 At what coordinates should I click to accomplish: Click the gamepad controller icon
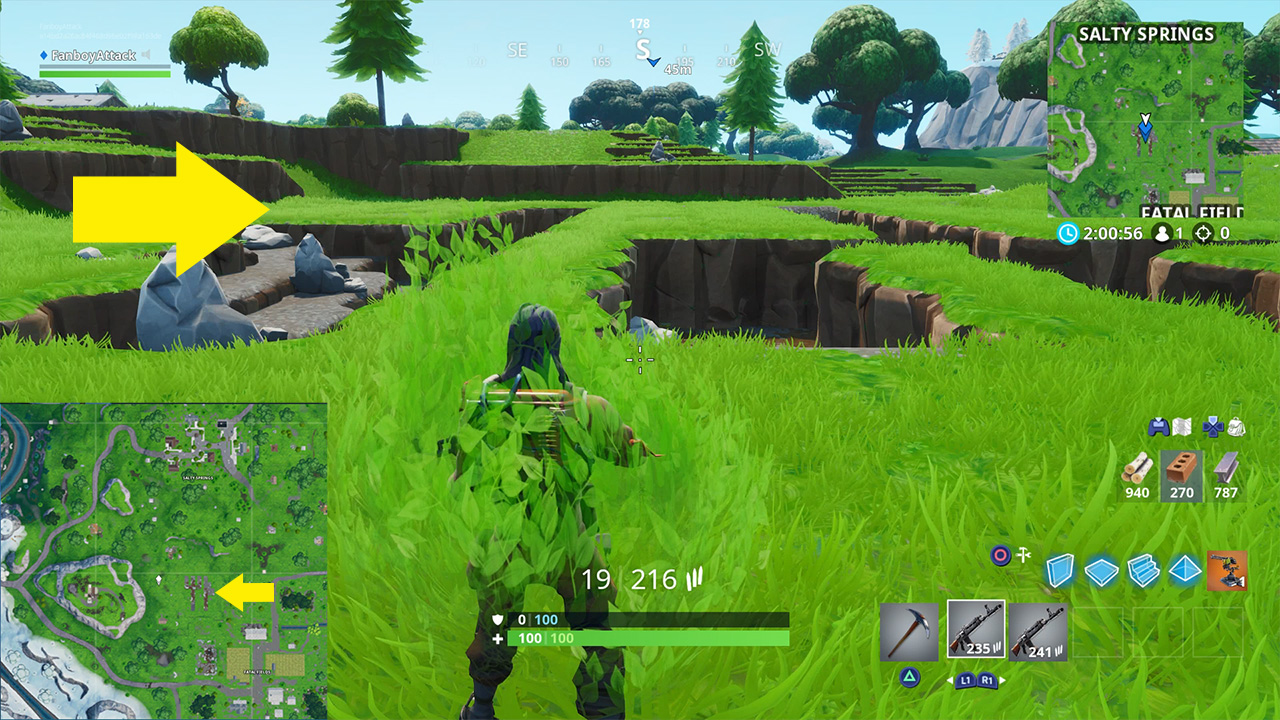point(1159,427)
